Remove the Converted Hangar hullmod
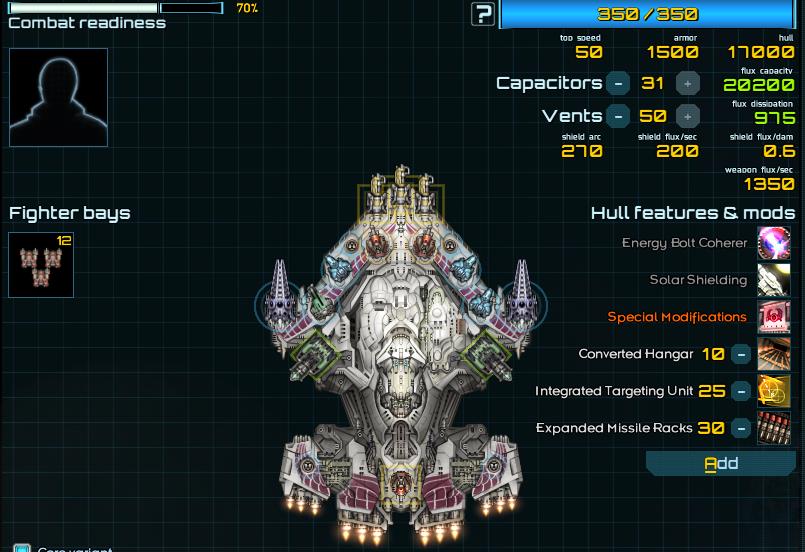 741,354
